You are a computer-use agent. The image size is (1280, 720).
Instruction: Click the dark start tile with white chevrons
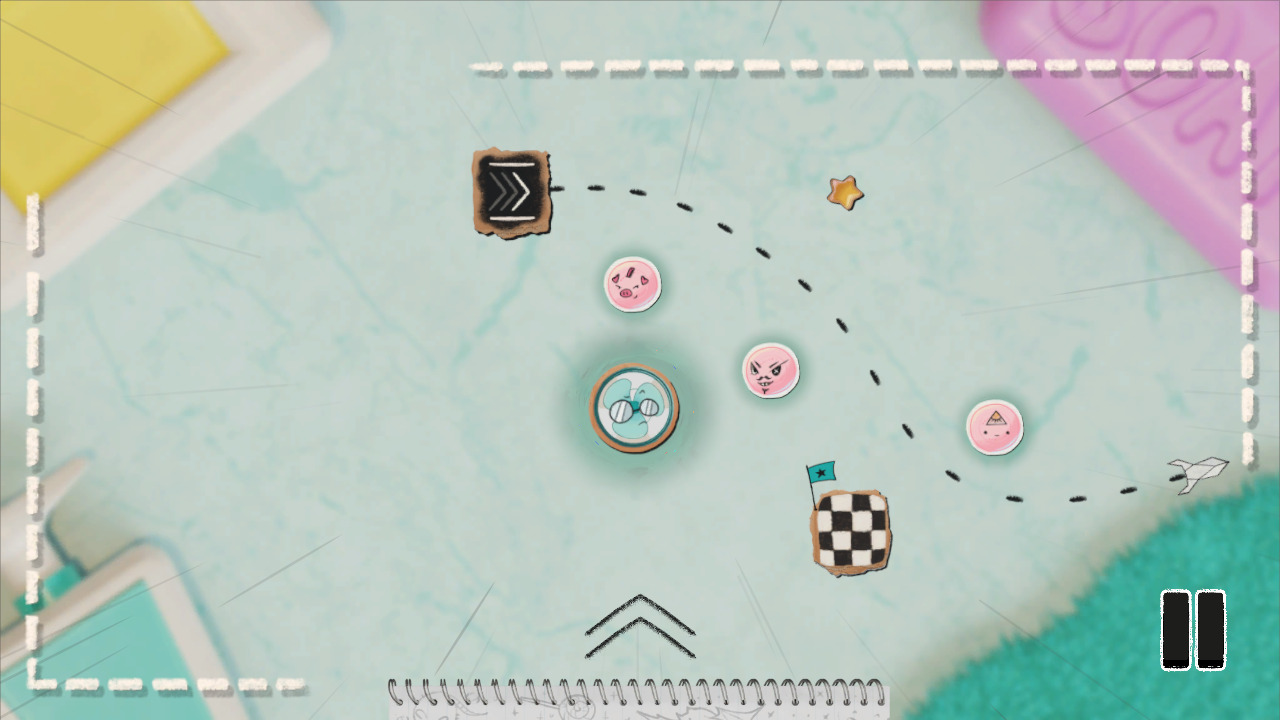tap(509, 190)
